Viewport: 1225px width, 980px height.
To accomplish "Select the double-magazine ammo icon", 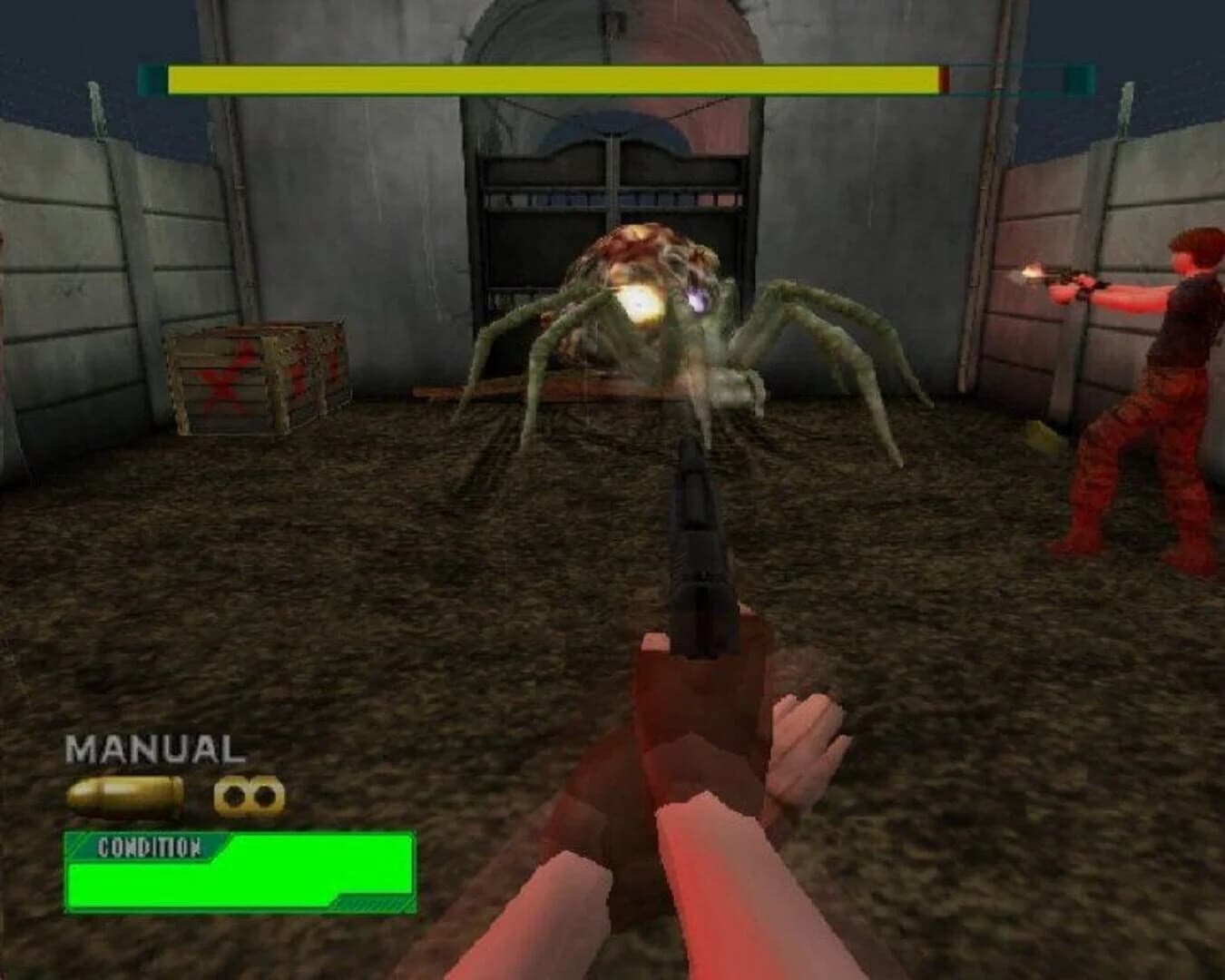I will (247, 797).
